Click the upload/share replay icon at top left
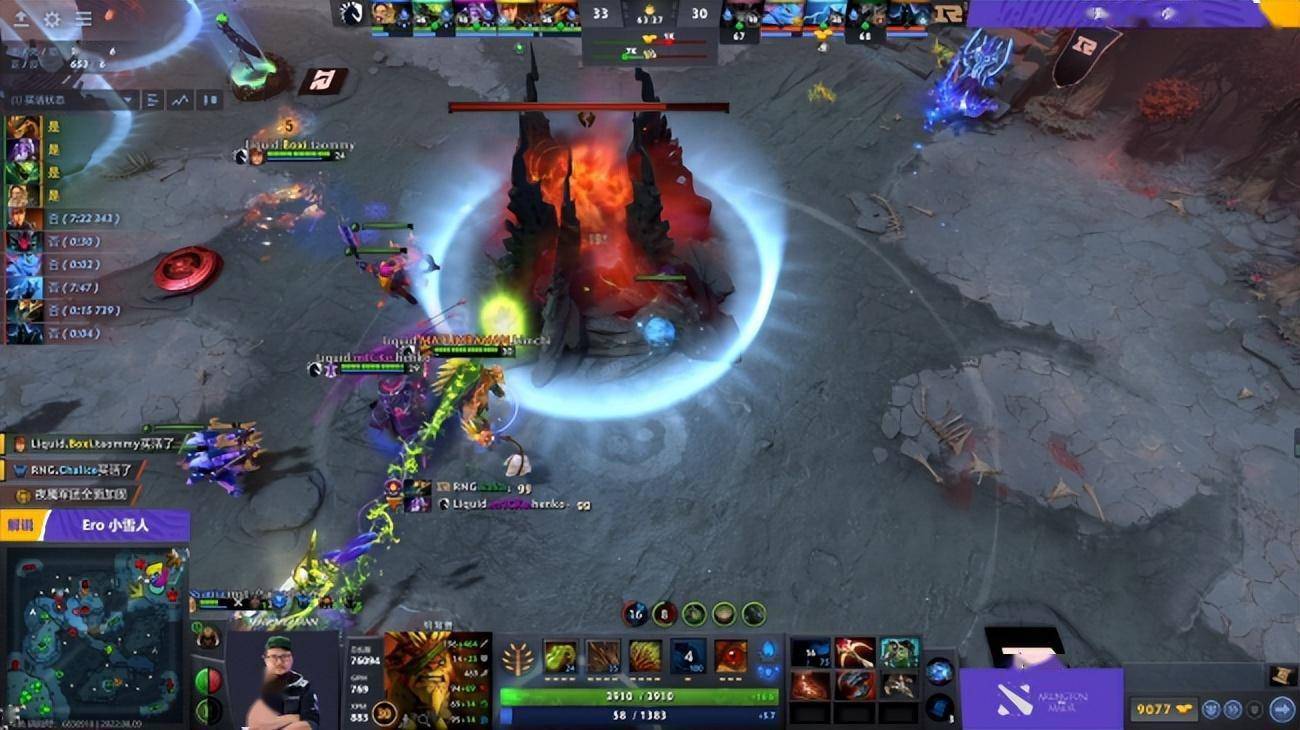This screenshot has height=730, width=1300. coord(21,17)
